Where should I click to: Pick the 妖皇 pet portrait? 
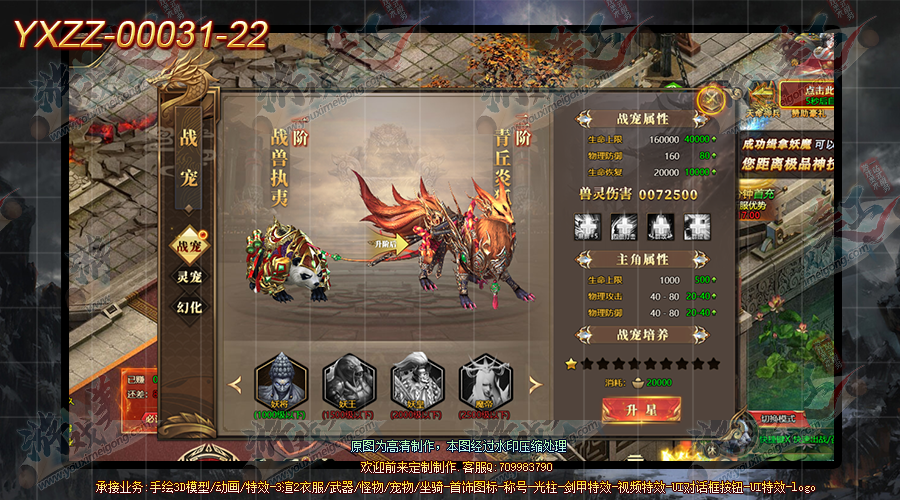(x=416, y=378)
